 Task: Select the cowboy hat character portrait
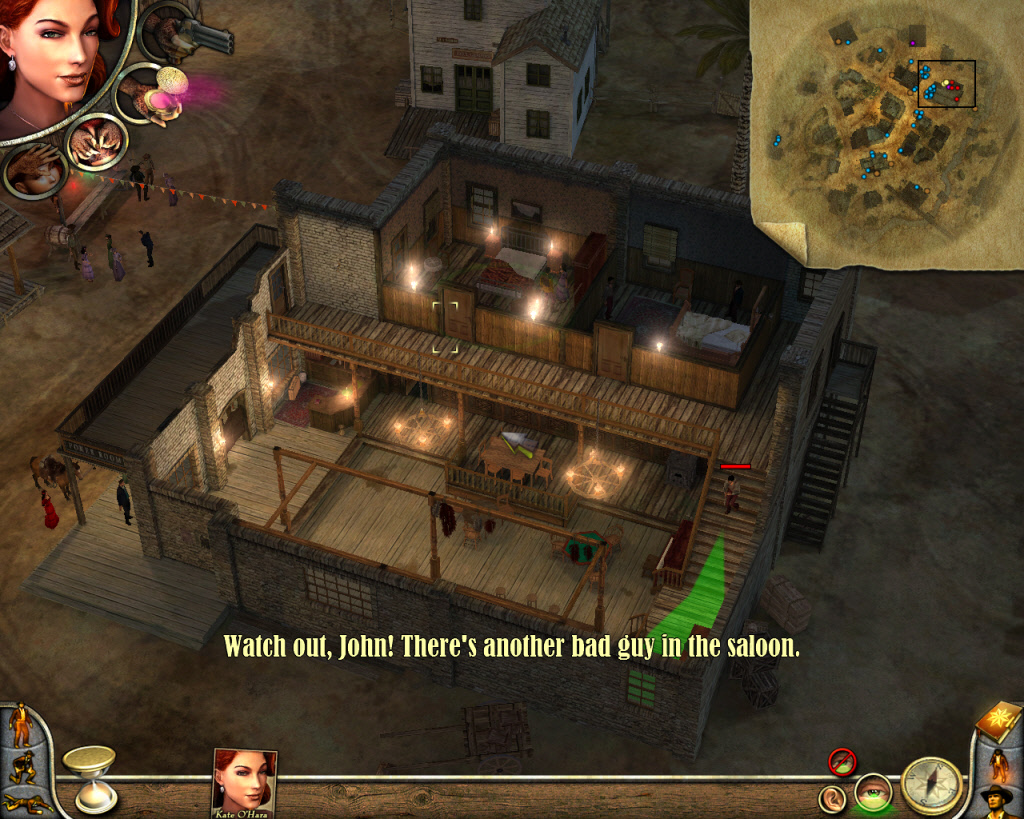pyautogui.click(x=997, y=801)
